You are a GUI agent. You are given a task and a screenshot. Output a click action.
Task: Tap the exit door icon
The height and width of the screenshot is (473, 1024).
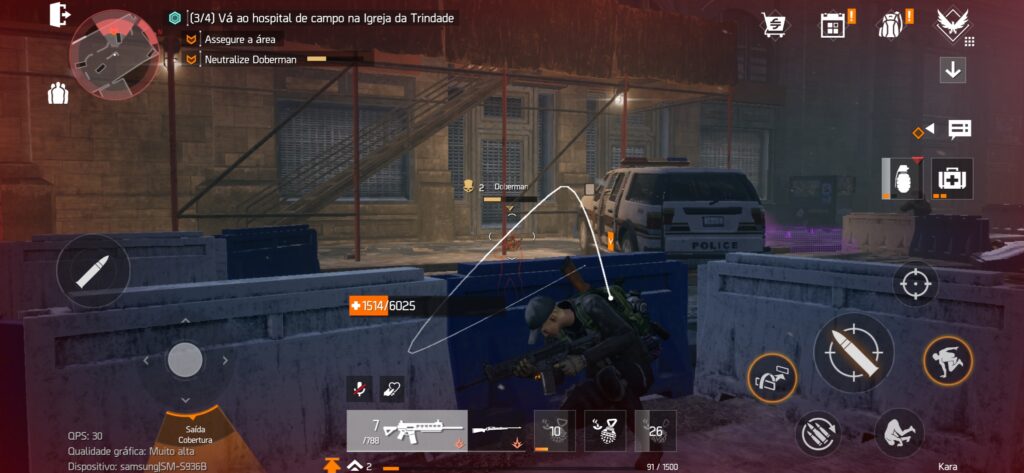coord(59,15)
